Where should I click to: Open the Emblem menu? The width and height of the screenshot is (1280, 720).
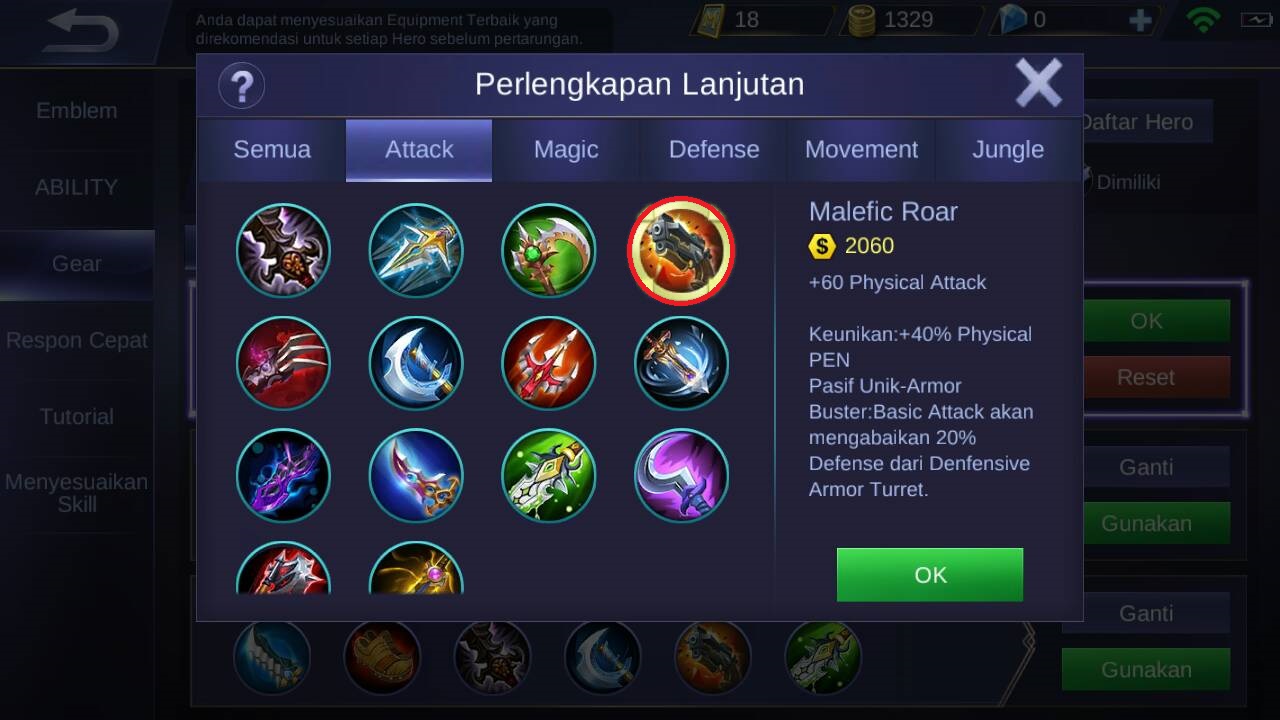(x=77, y=111)
